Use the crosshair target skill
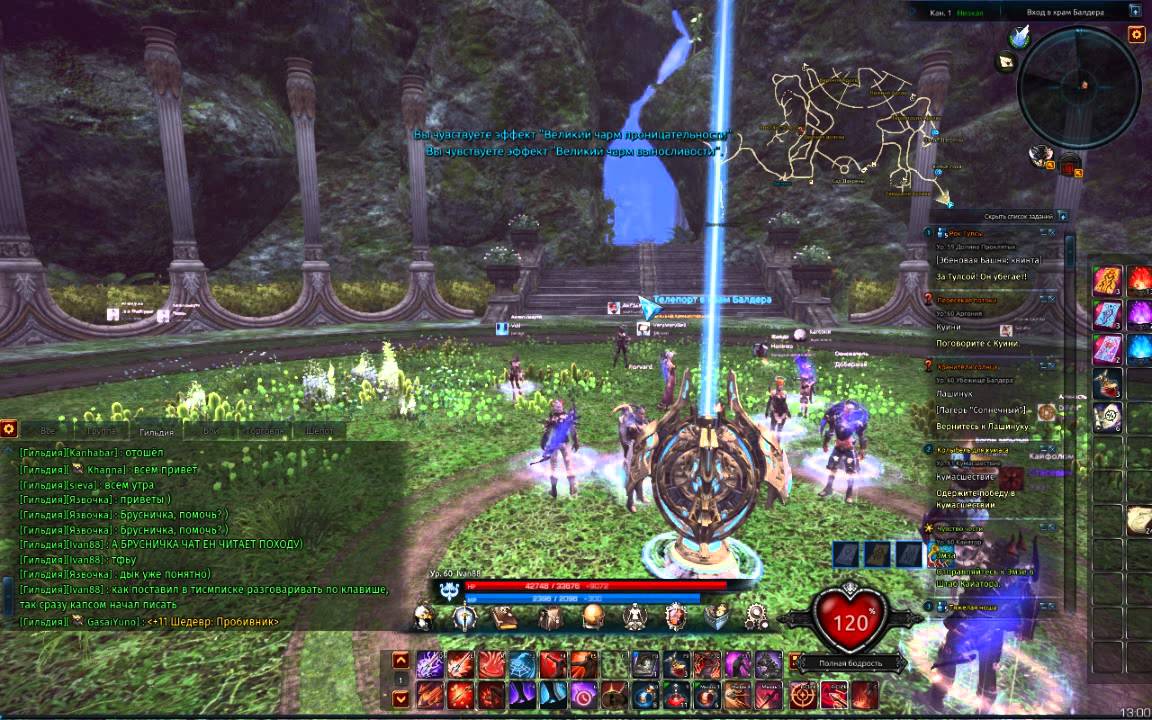Screen dimensions: 1152x720 [x=801, y=693]
